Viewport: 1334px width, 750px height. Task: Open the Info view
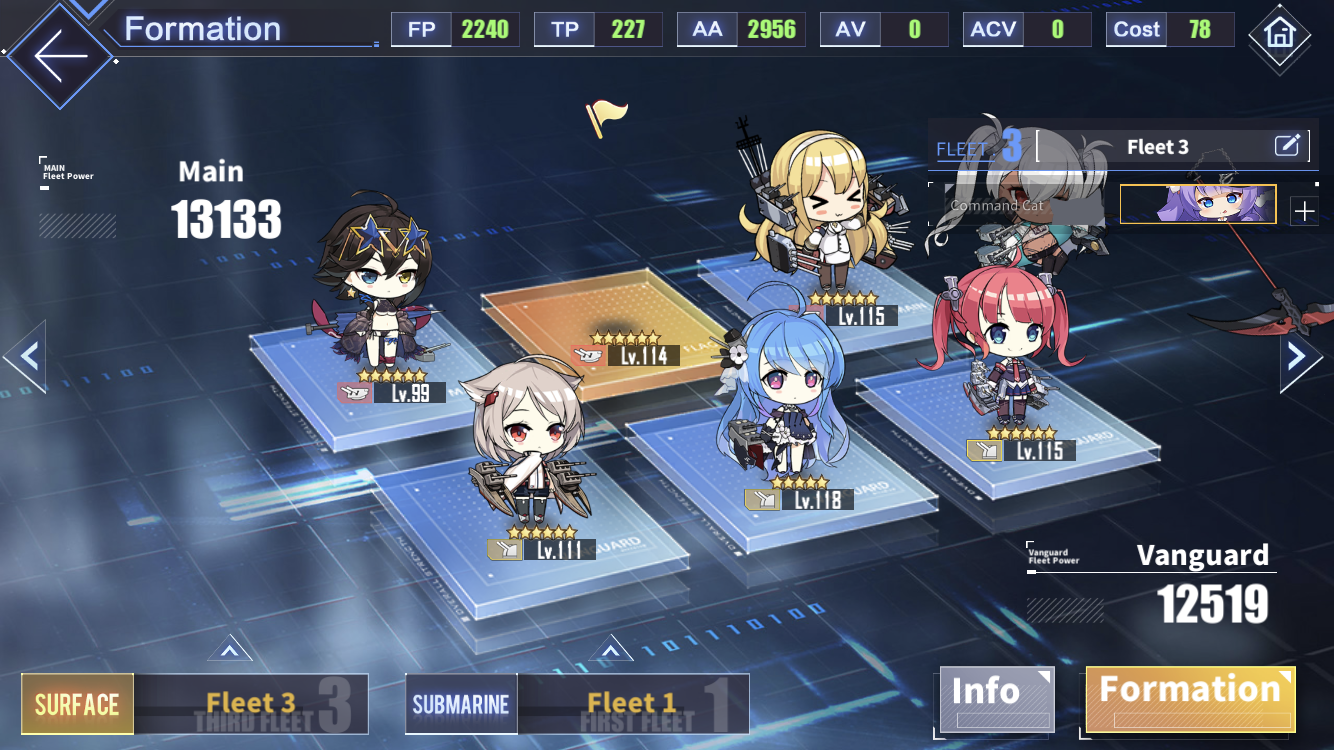coord(995,697)
